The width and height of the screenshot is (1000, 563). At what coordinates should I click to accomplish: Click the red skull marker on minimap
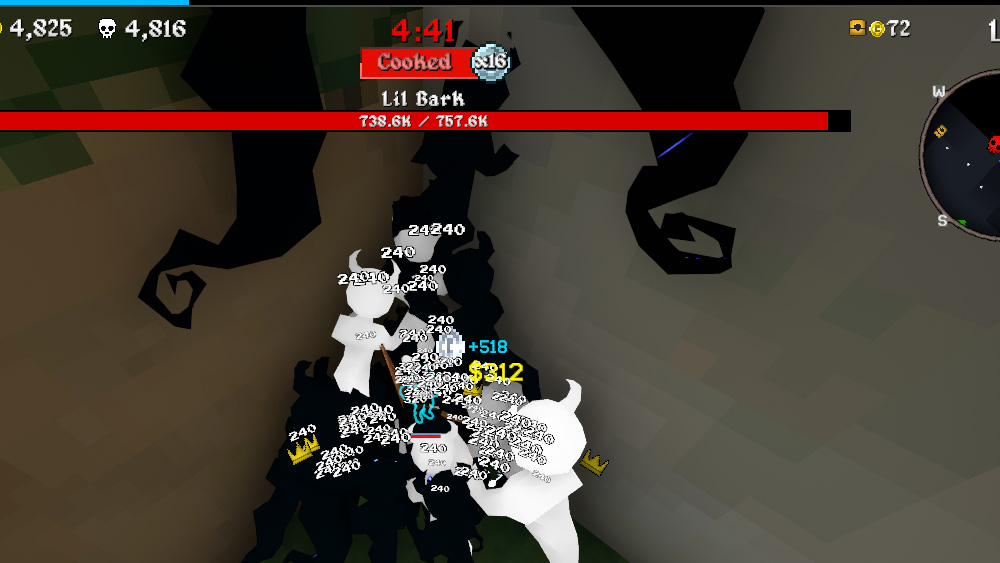[x=995, y=144]
